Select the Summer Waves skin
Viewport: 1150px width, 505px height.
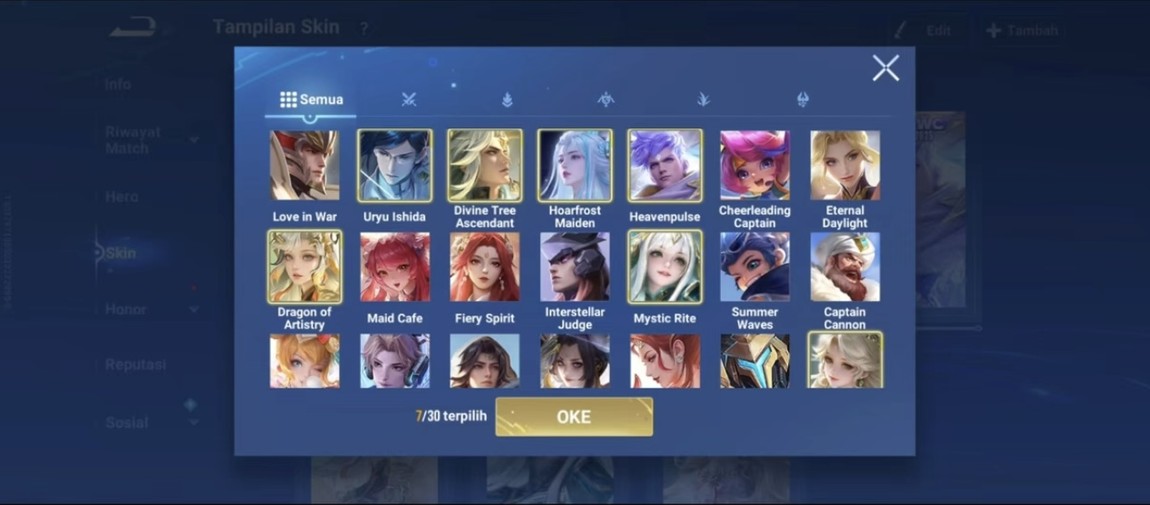tap(755, 267)
